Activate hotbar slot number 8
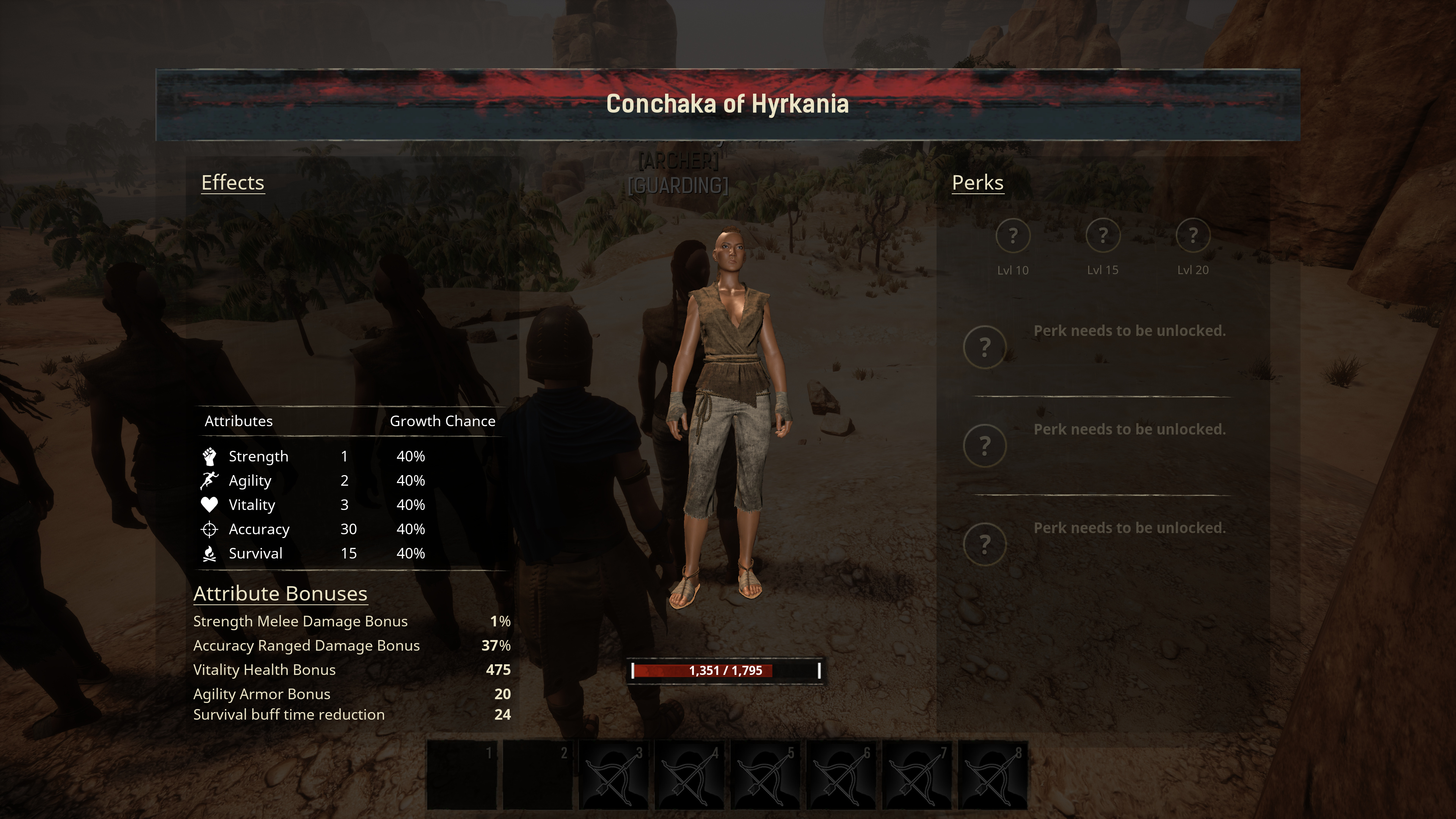This screenshot has height=819, width=1456. tap(993, 775)
